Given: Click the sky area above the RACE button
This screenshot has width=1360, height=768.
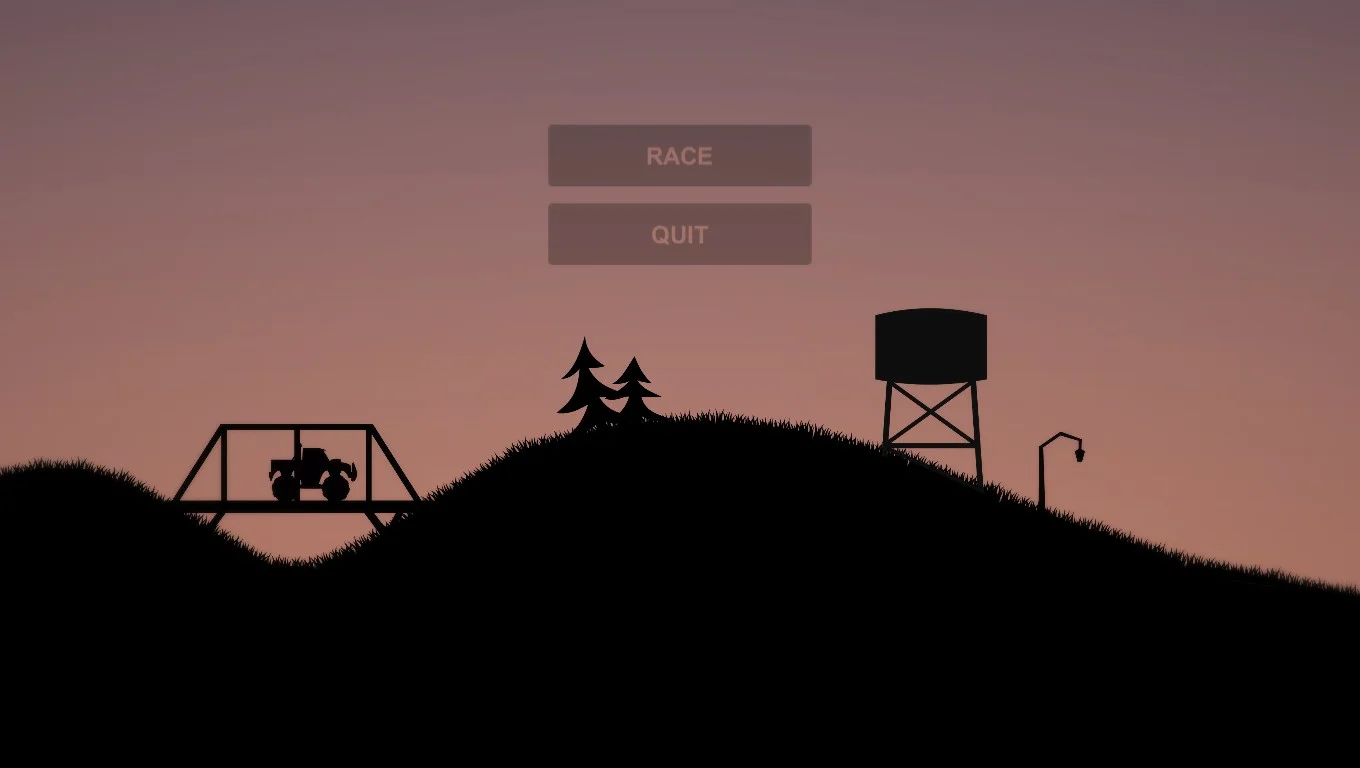Looking at the screenshot, I should [679, 70].
